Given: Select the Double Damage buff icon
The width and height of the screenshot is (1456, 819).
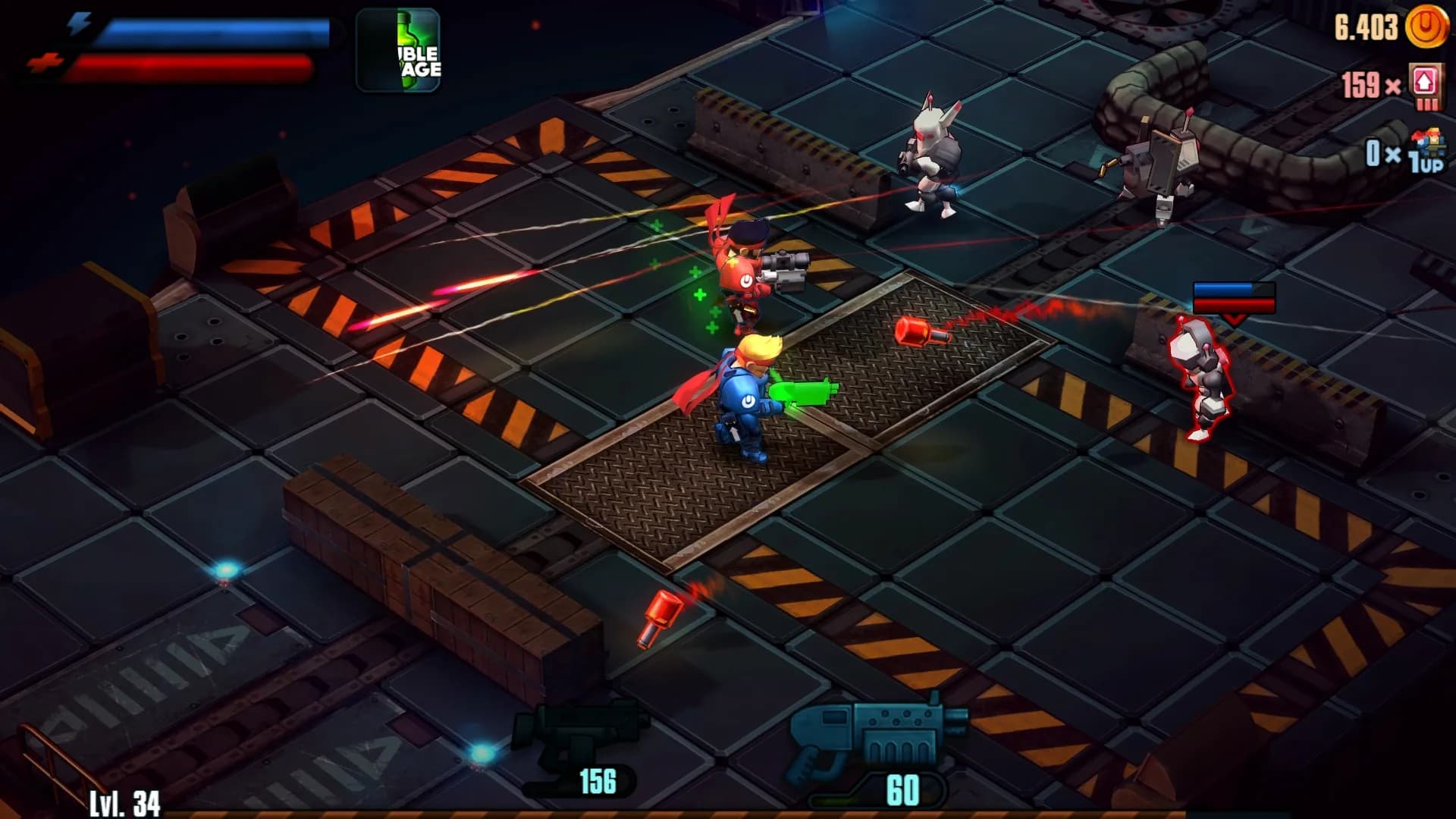Looking at the screenshot, I should click(x=397, y=49).
